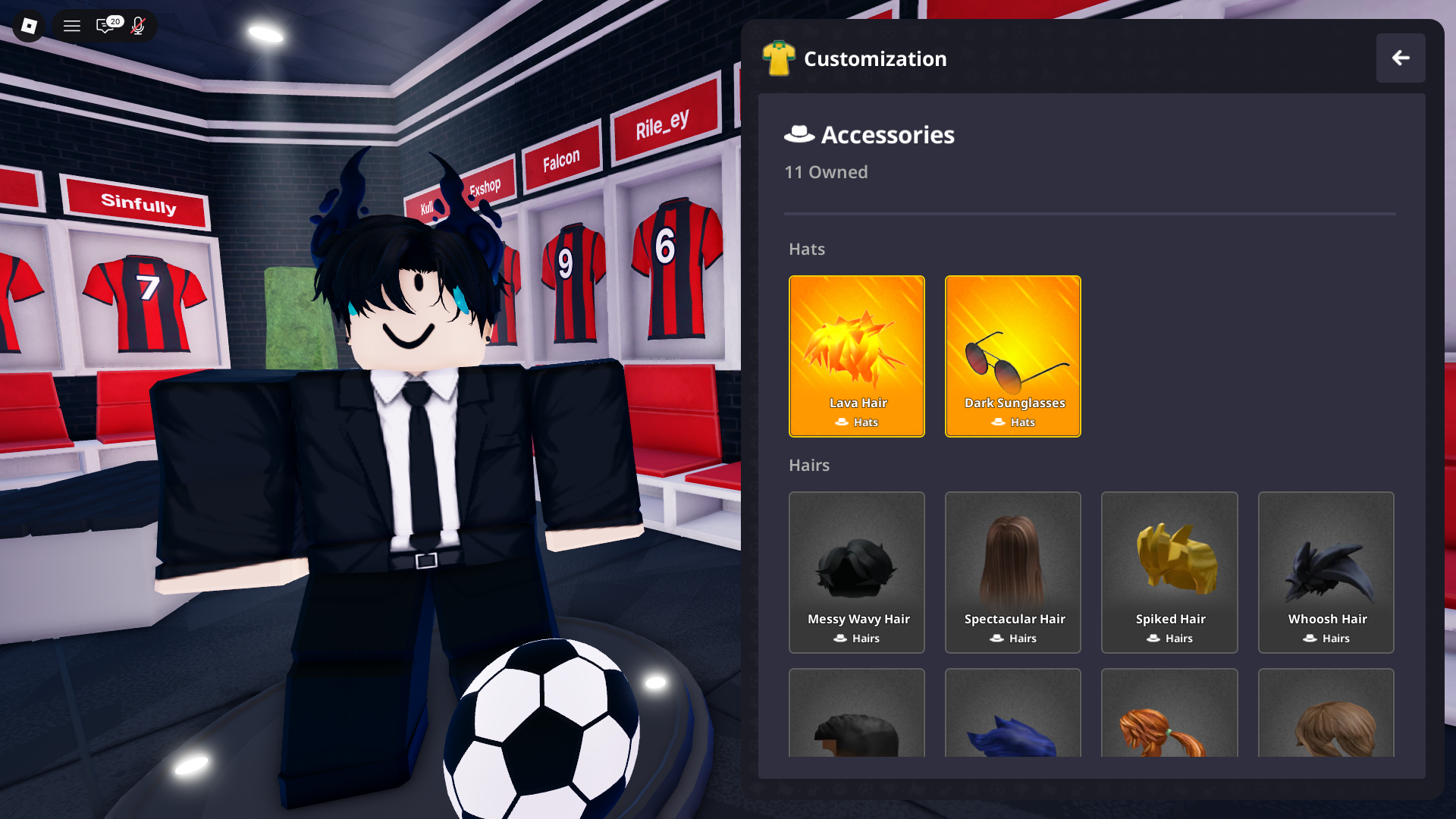This screenshot has width=1456, height=819.
Task: Equip the Whoosh Hair style
Action: point(1325,561)
